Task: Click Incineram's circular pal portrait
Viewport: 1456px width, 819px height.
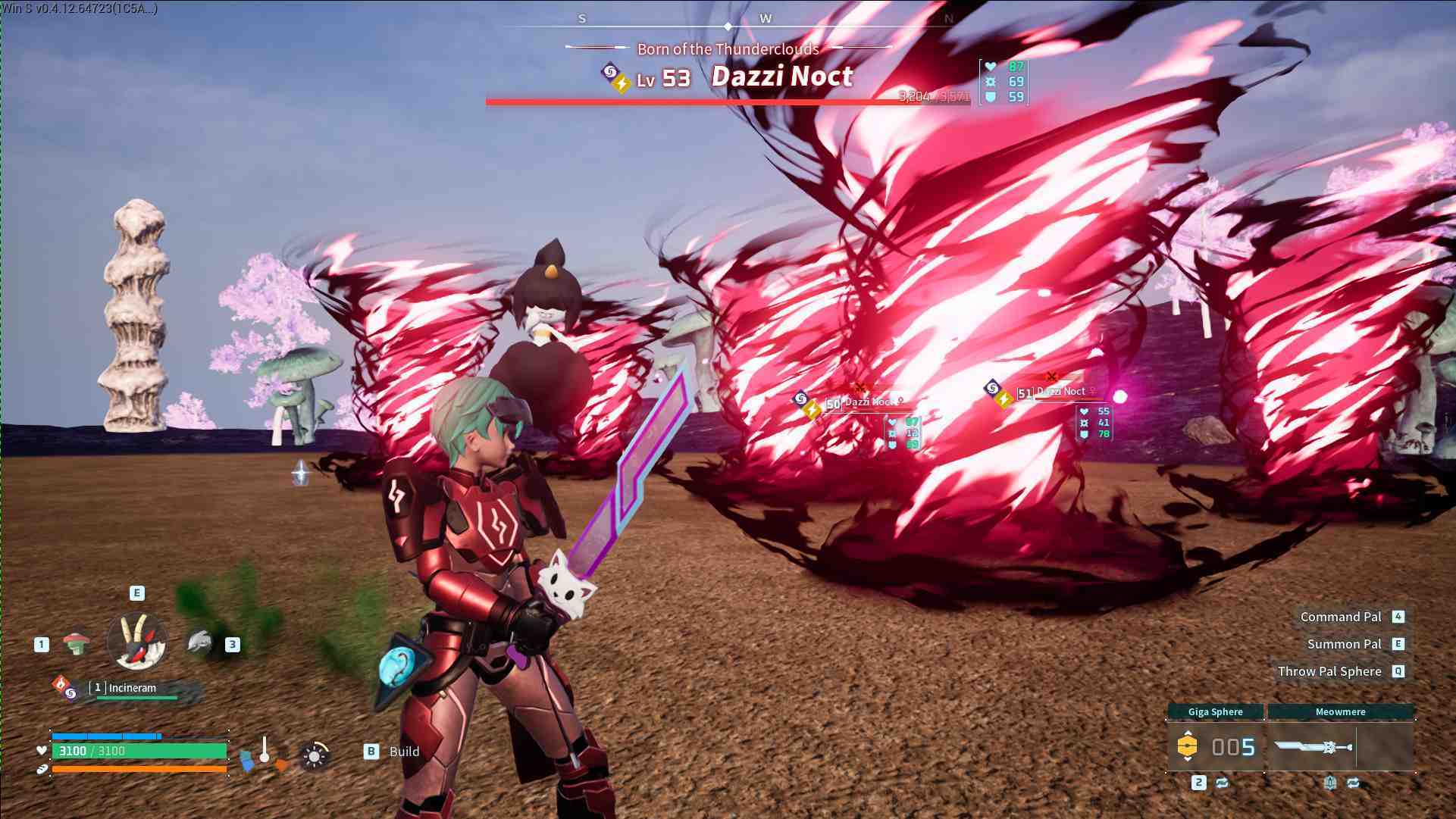Action: click(138, 641)
